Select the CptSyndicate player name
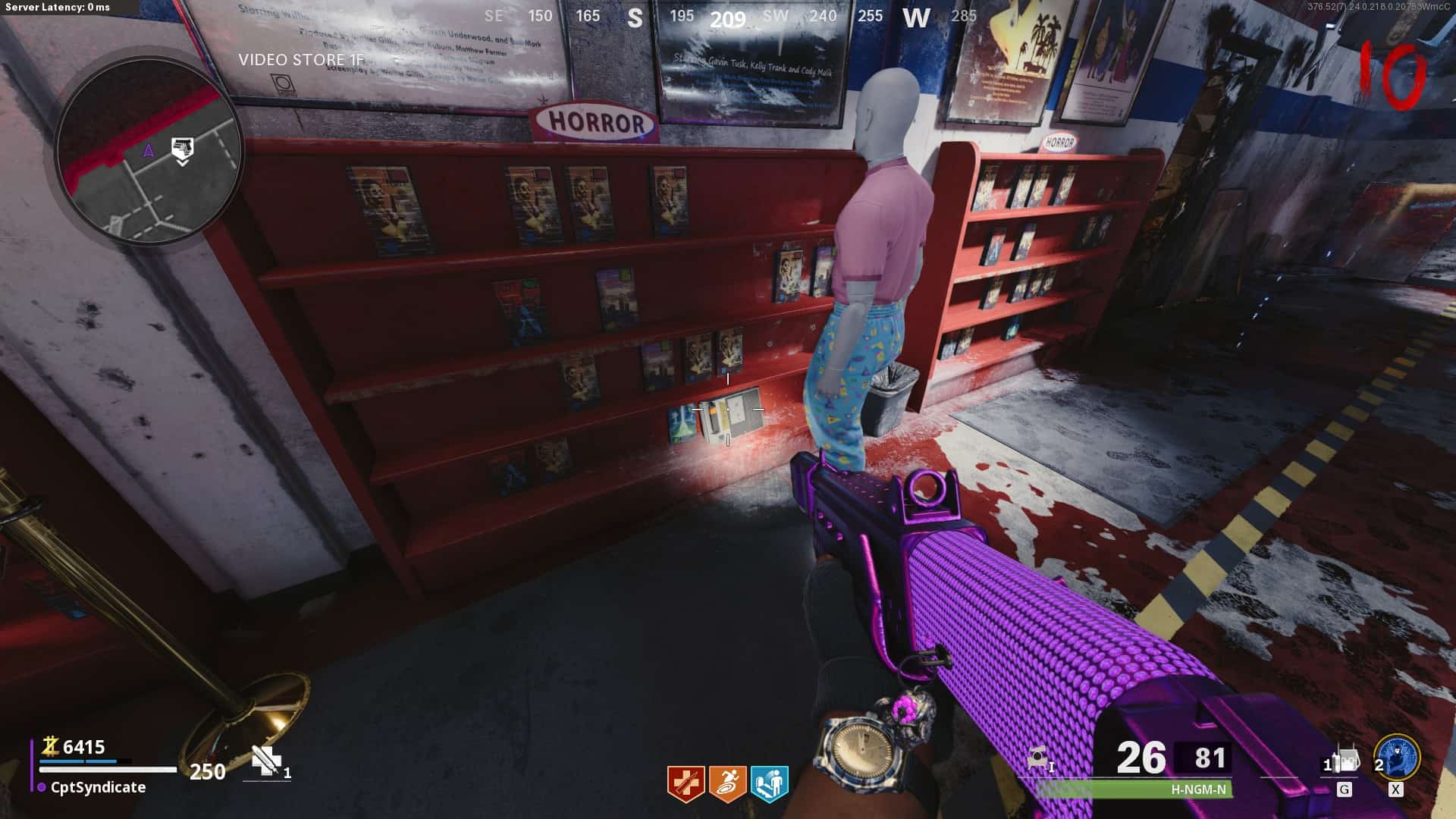Image resolution: width=1456 pixels, height=819 pixels. [x=98, y=787]
